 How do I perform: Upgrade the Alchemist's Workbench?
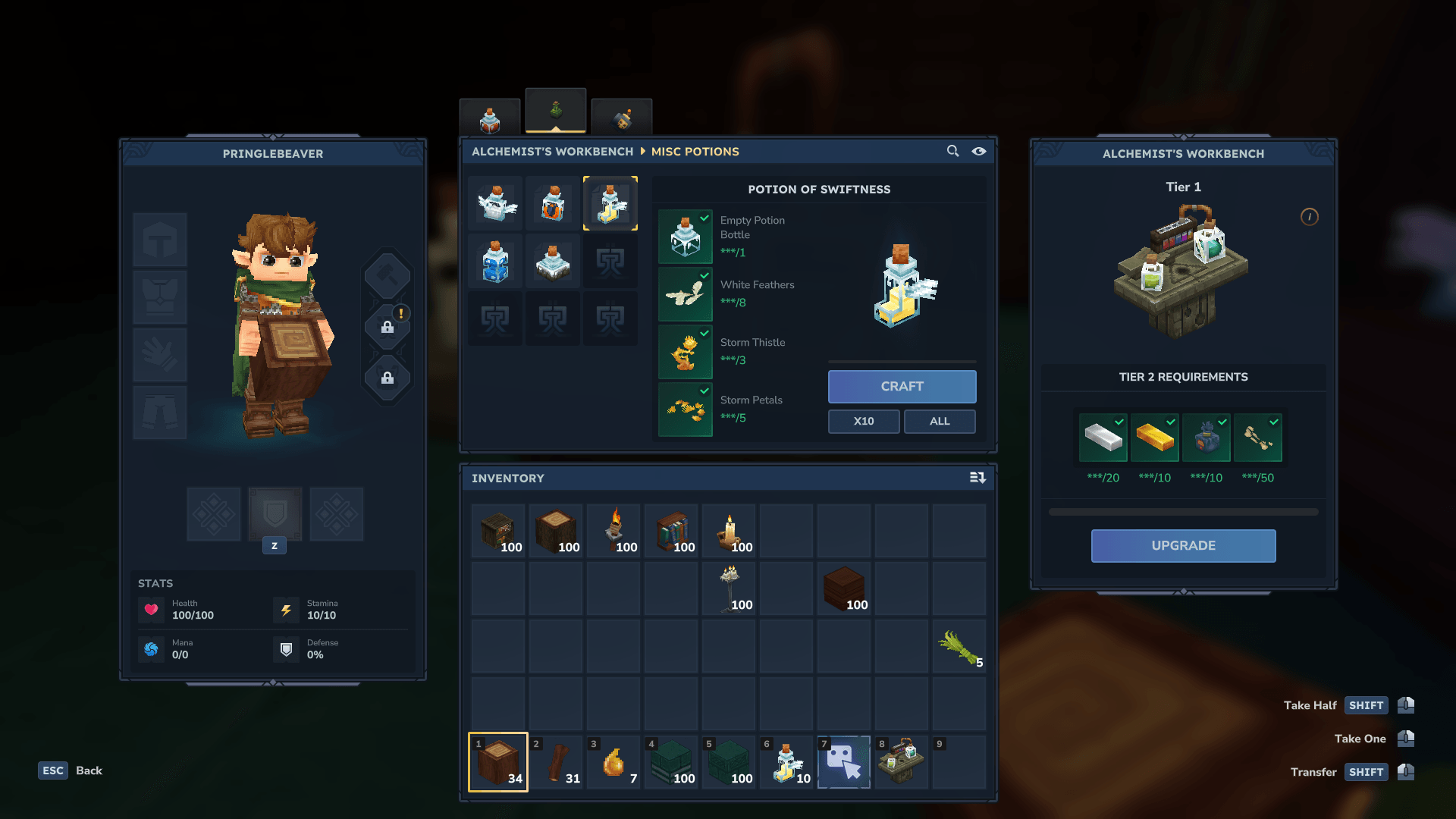point(1183,546)
